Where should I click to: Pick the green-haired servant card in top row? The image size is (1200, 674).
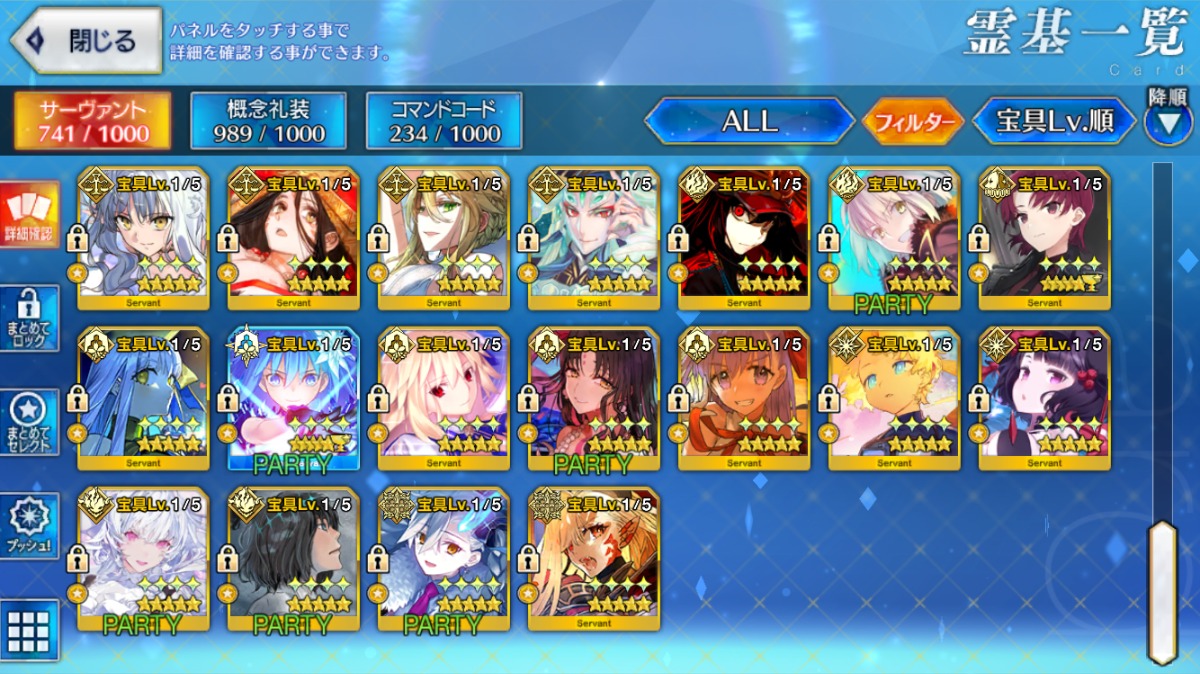tap(444, 240)
